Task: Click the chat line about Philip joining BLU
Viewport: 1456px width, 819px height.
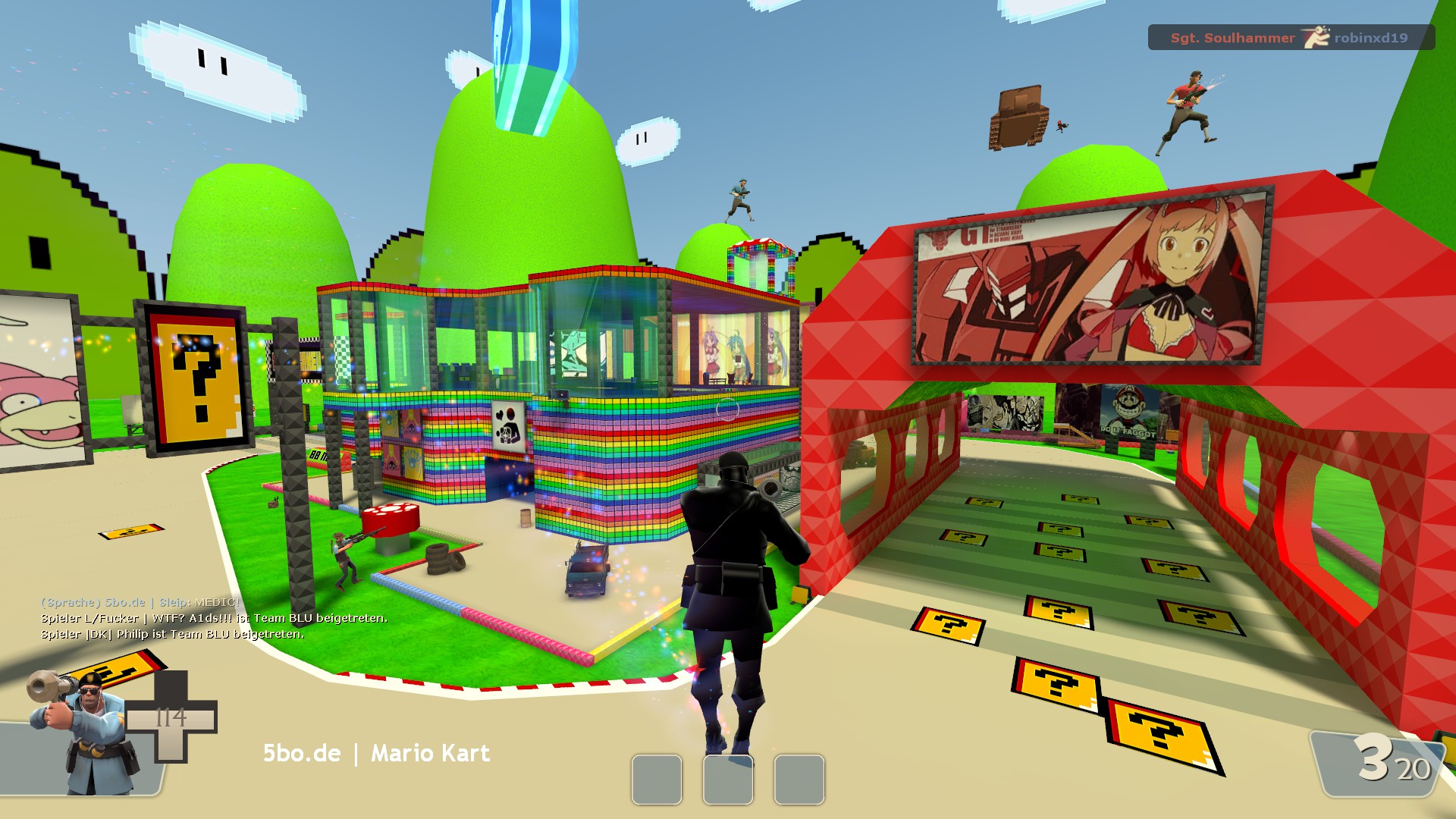Action: (x=173, y=634)
